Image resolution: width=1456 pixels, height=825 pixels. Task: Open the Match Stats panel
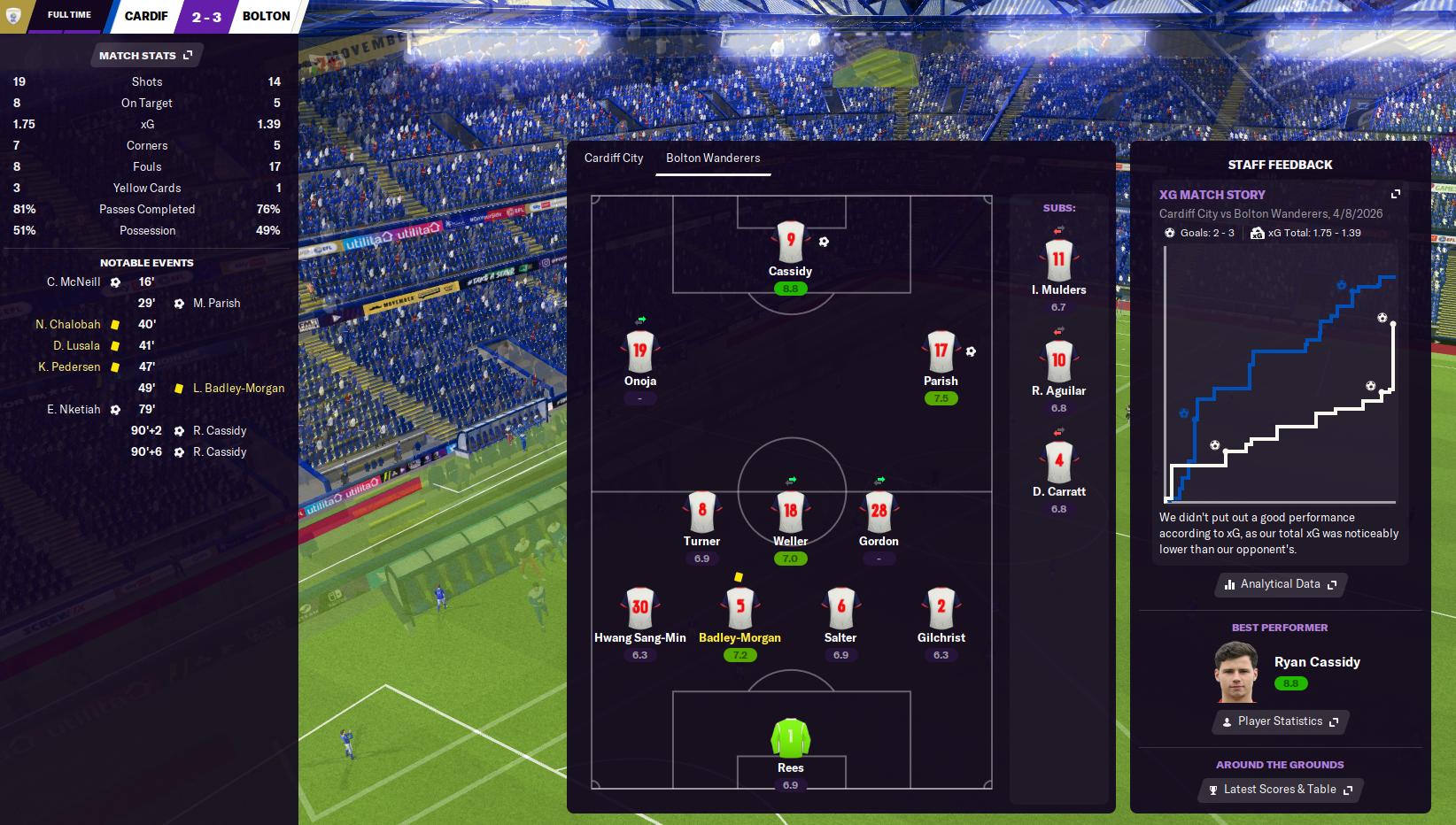pos(145,56)
